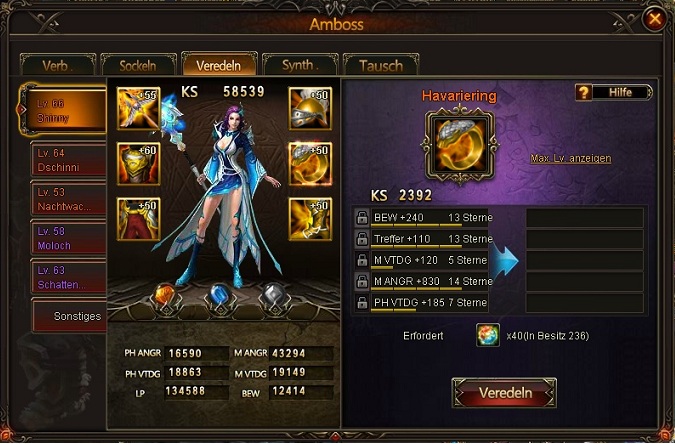Click the Veredeln button to refine

(503, 393)
